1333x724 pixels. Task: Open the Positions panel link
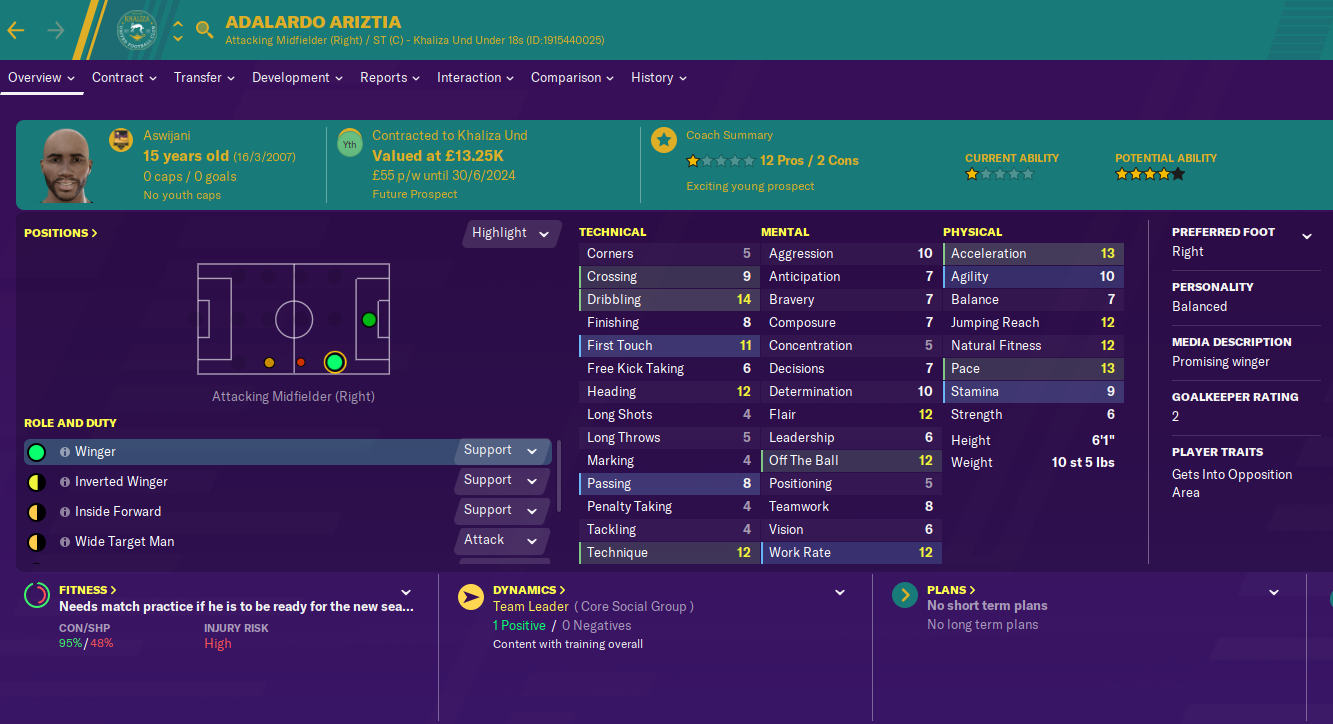pyautogui.click(x=61, y=233)
